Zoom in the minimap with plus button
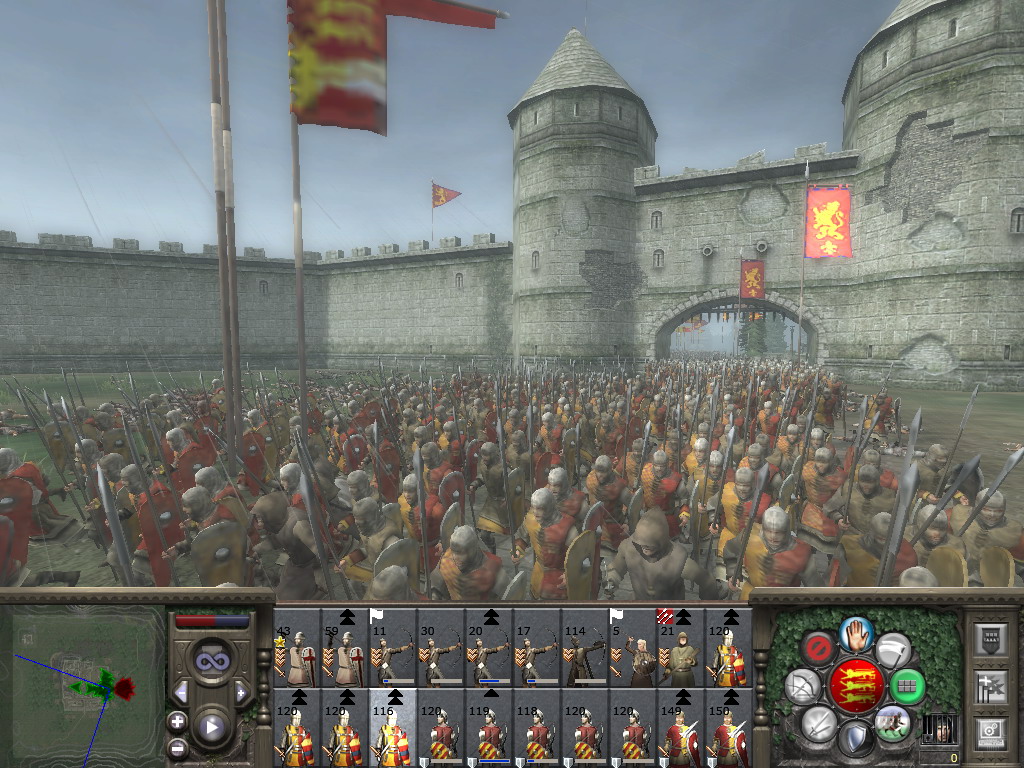 click(x=178, y=722)
